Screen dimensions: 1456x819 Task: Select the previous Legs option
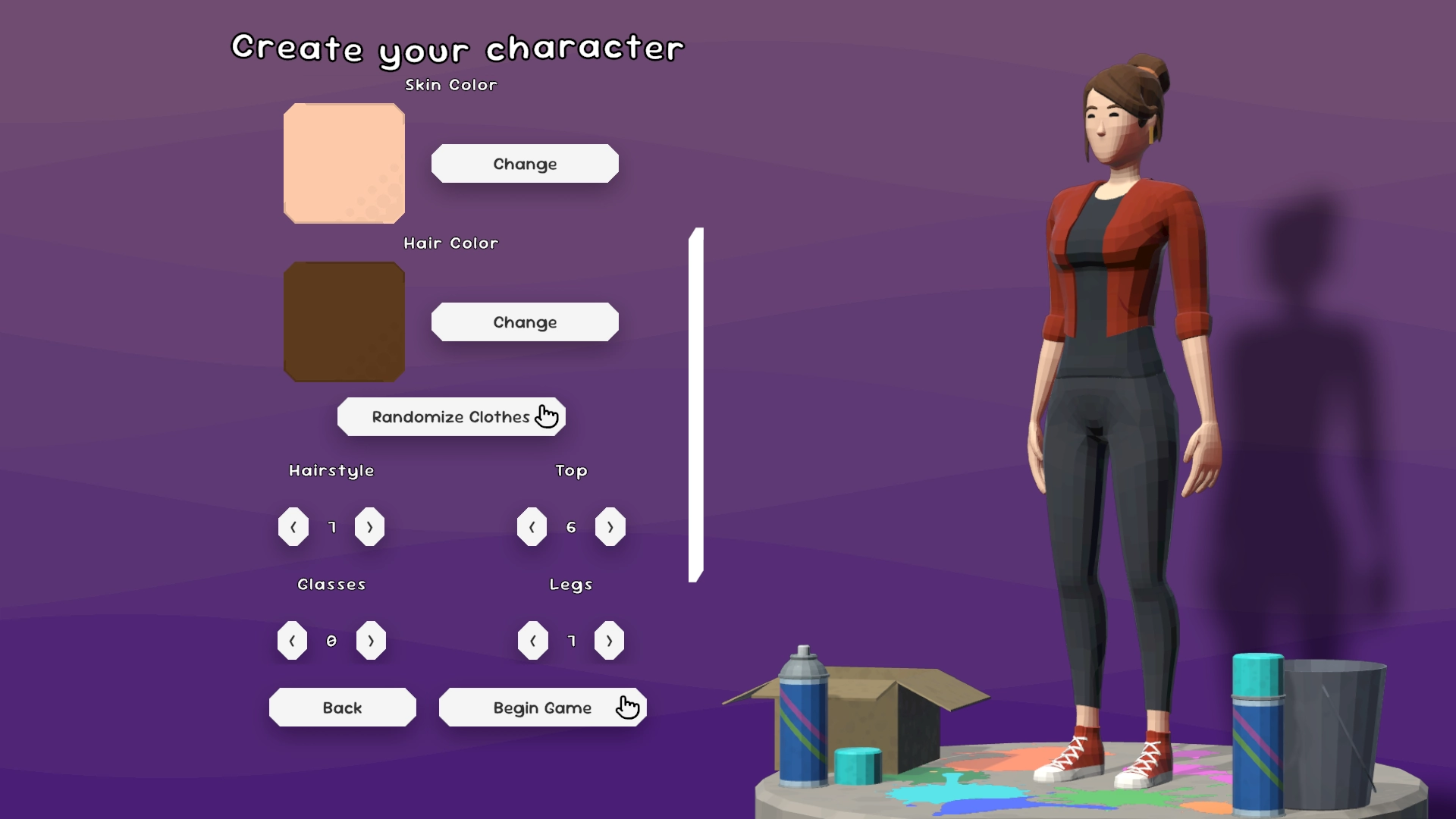[x=533, y=641]
